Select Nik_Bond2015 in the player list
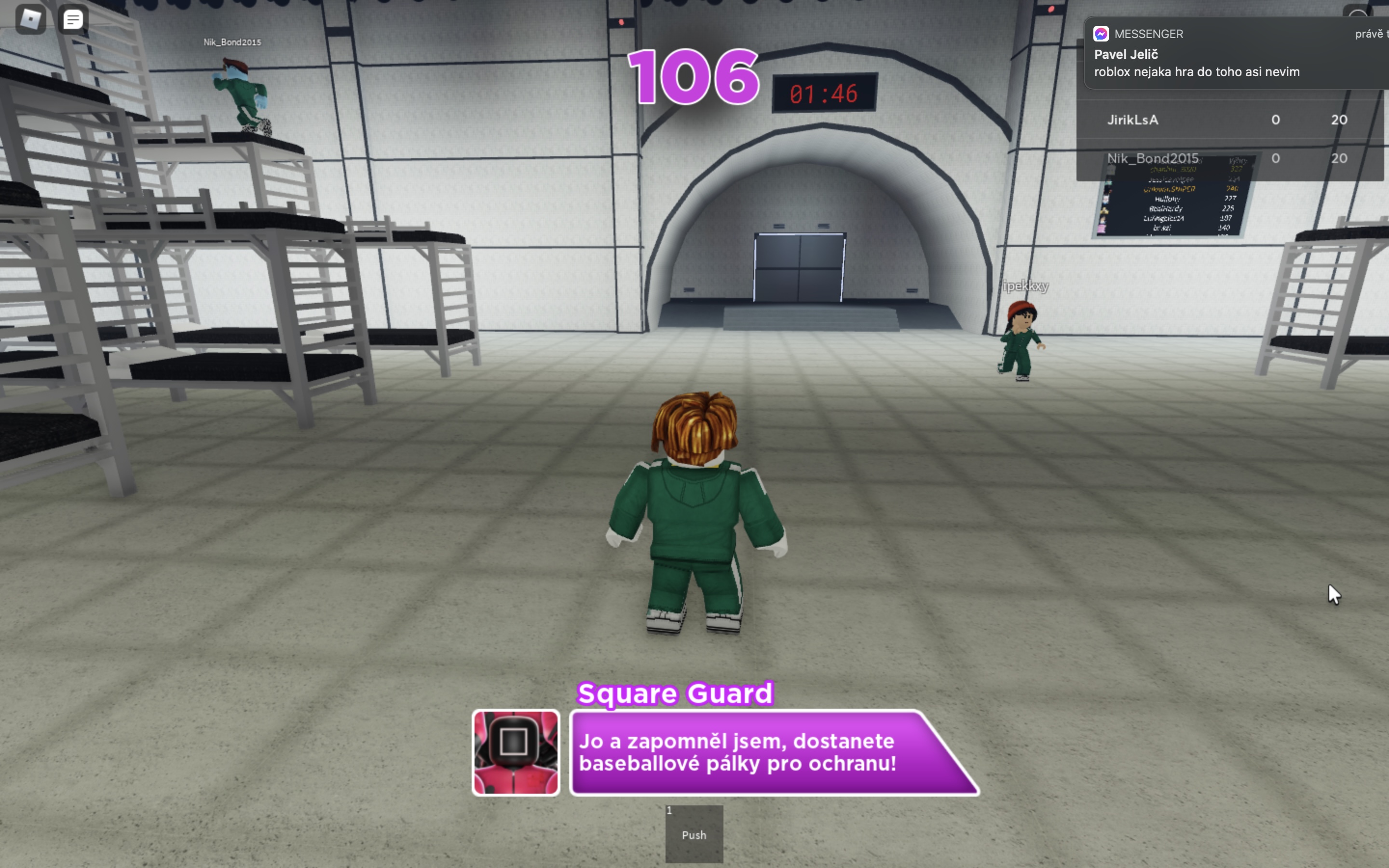Image resolution: width=1389 pixels, height=868 pixels. click(1153, 159)
